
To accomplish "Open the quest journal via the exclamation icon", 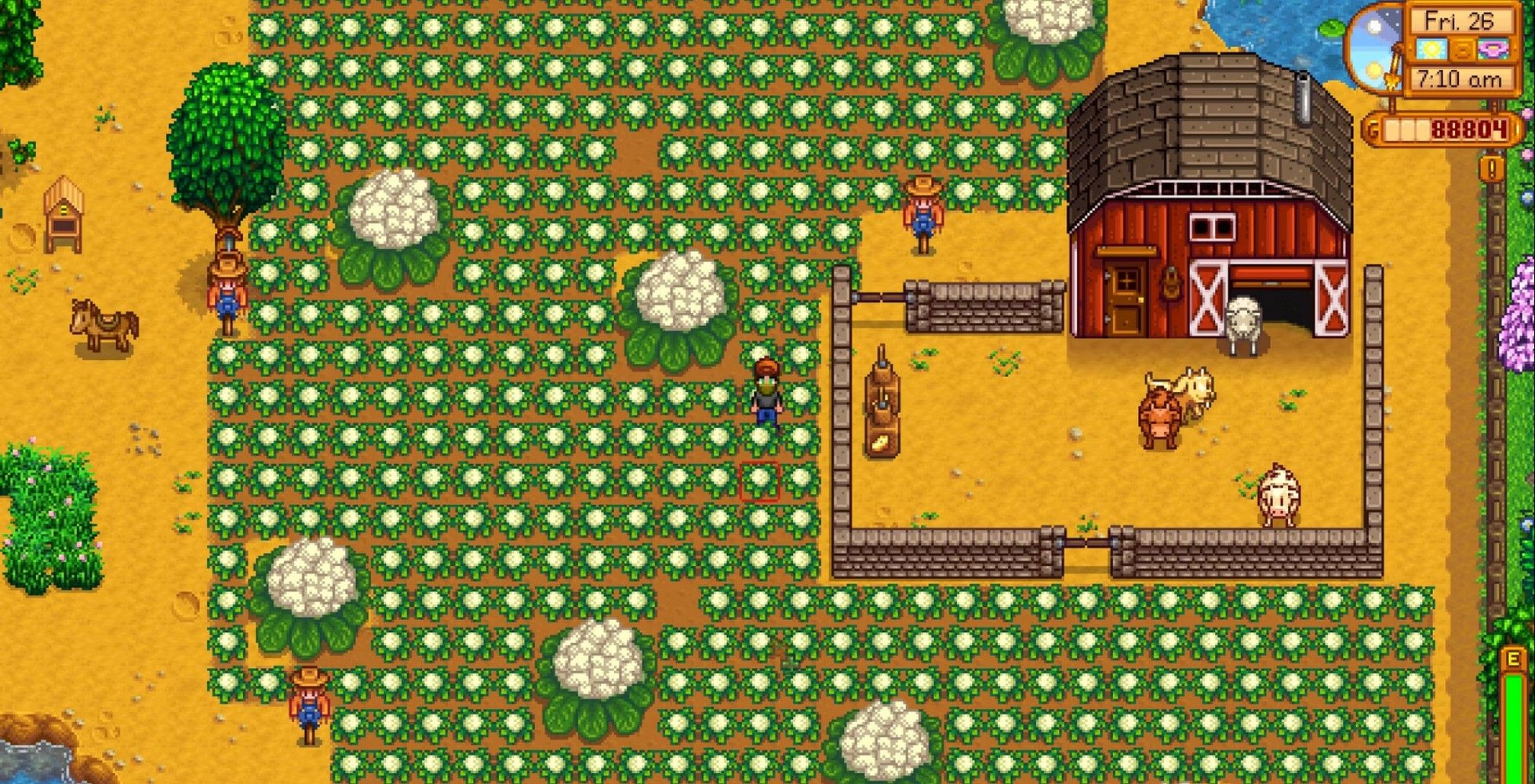I will pyautogui.click(x=1491, y=169).
